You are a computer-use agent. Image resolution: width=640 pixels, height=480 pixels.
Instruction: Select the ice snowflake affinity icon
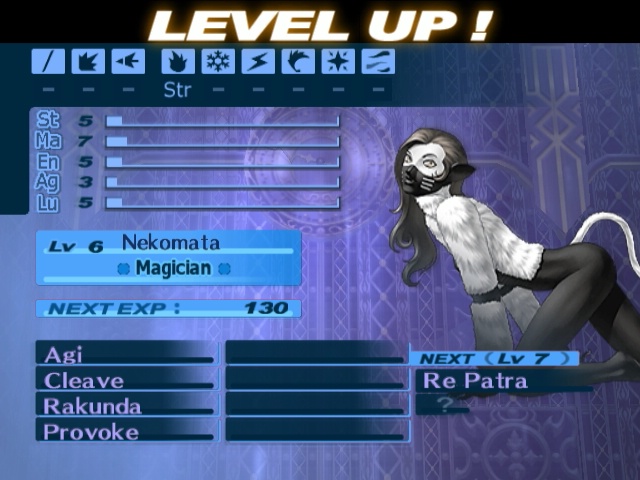coord(217,61)
